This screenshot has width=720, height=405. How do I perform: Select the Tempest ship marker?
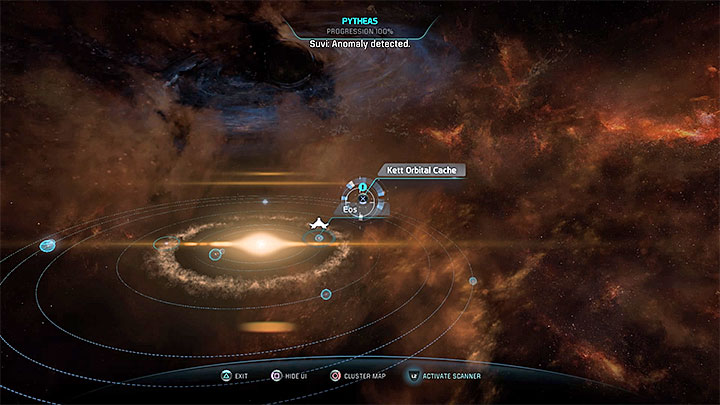[x=318, y=222]
